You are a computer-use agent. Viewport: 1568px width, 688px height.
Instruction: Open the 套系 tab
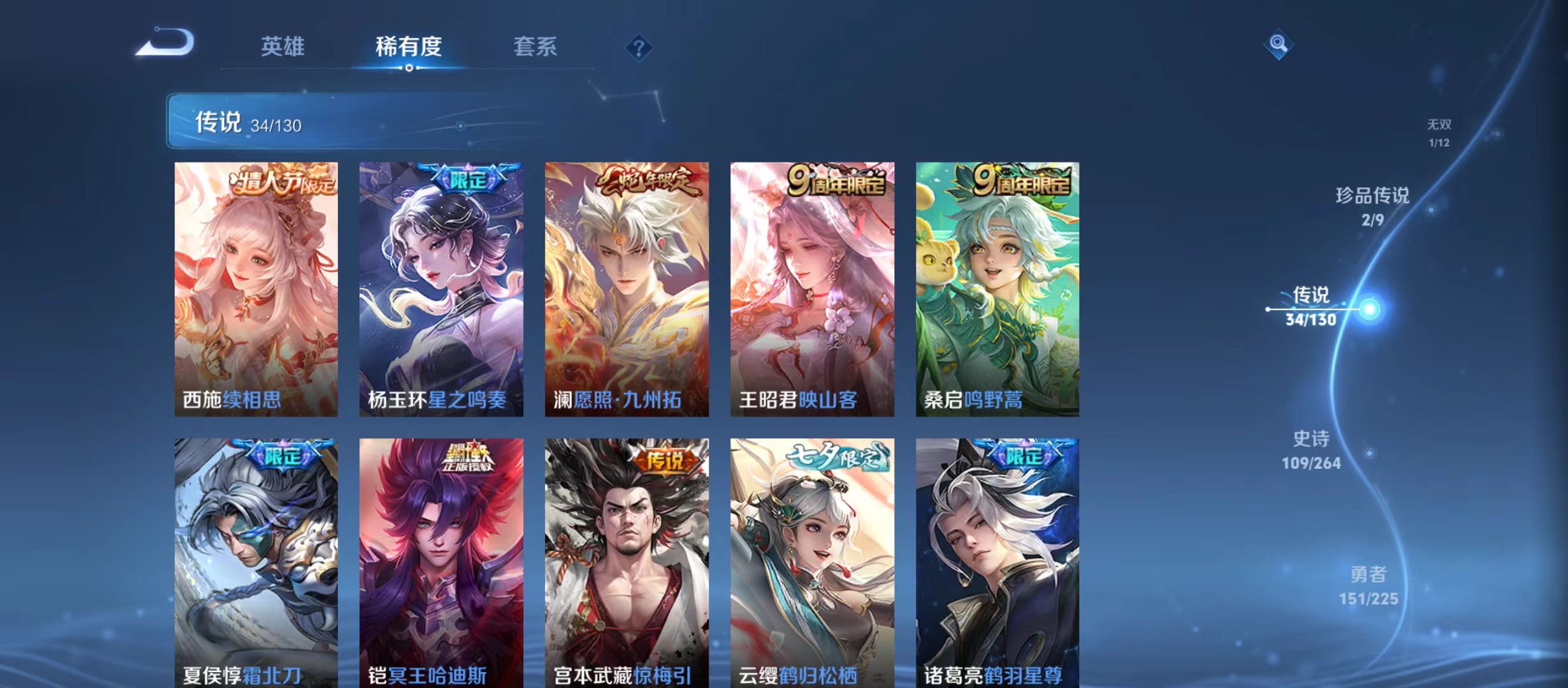(x=536, y=47)
